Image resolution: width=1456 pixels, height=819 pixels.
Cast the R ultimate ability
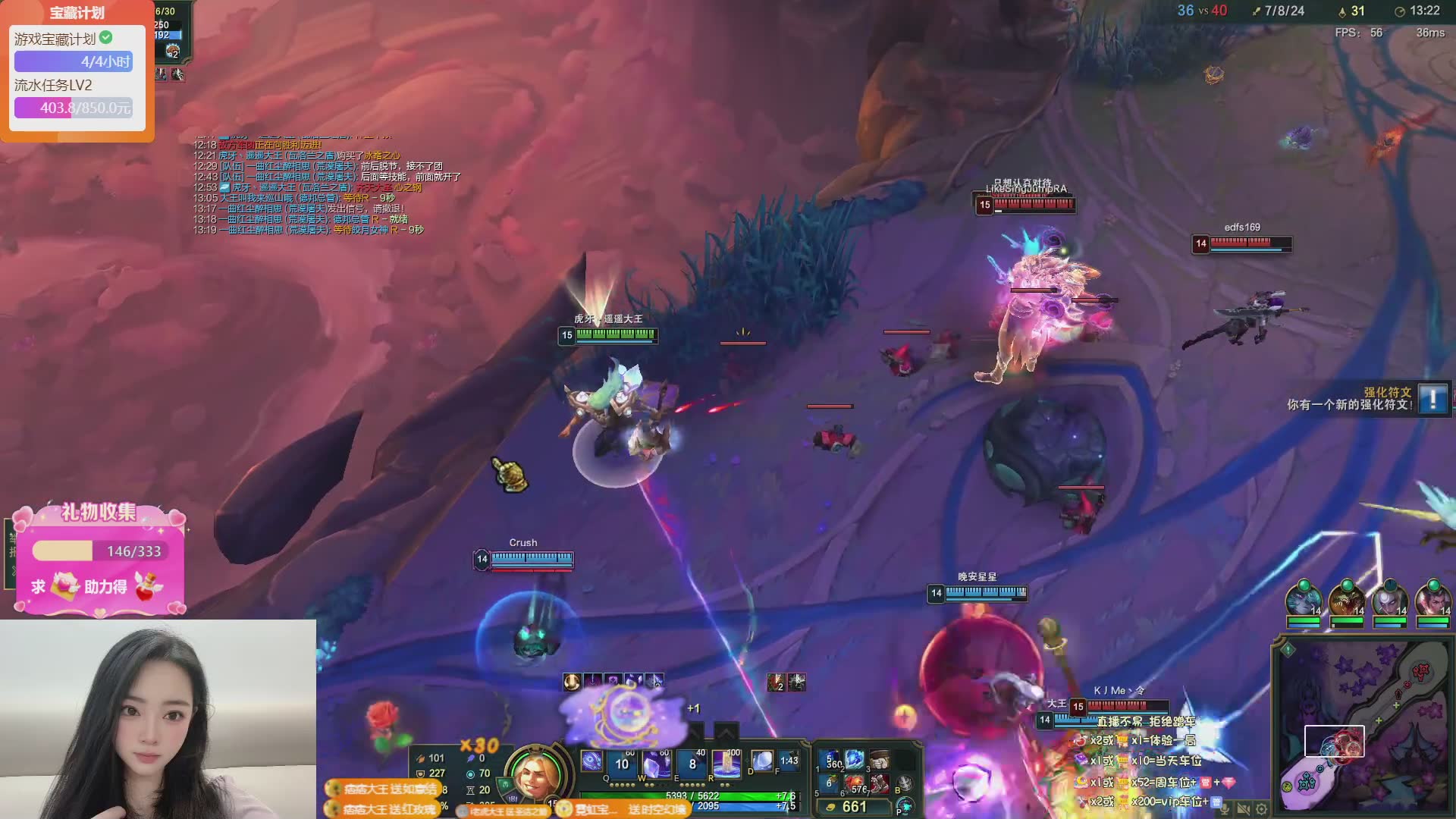726,762
